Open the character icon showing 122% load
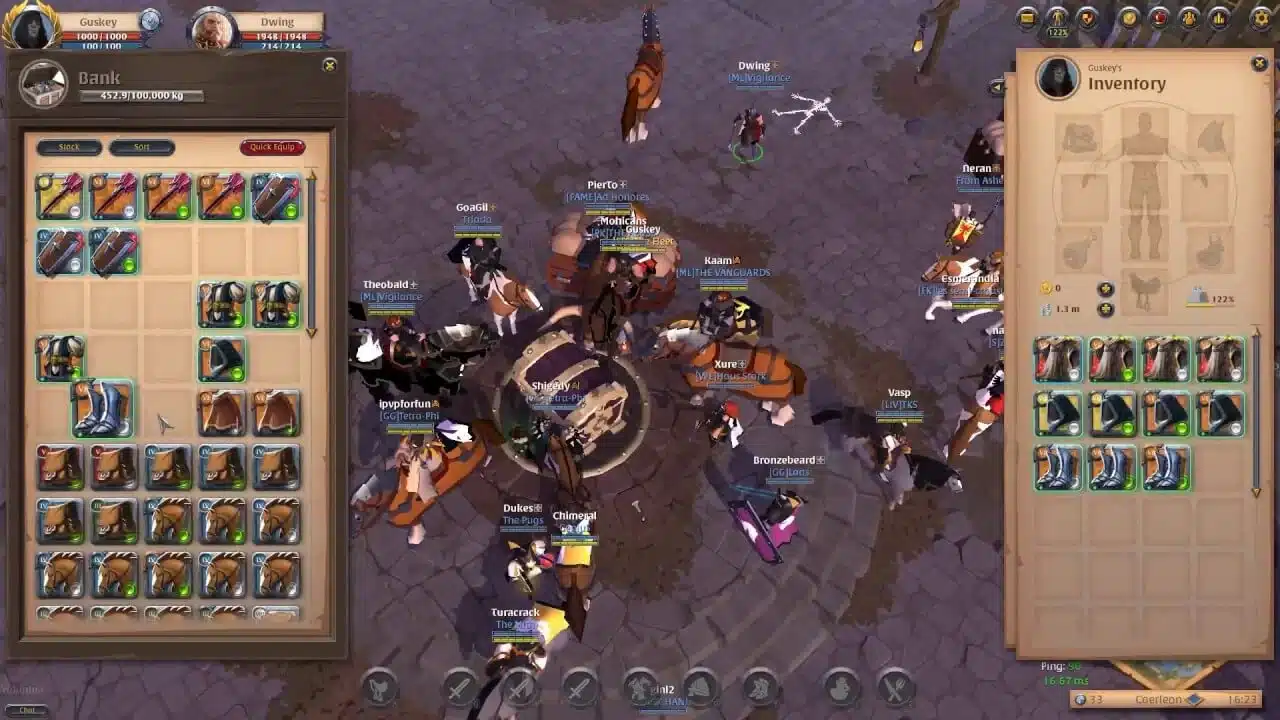The width and height of the screenshot is (1280, 720). pos(1057,17)
